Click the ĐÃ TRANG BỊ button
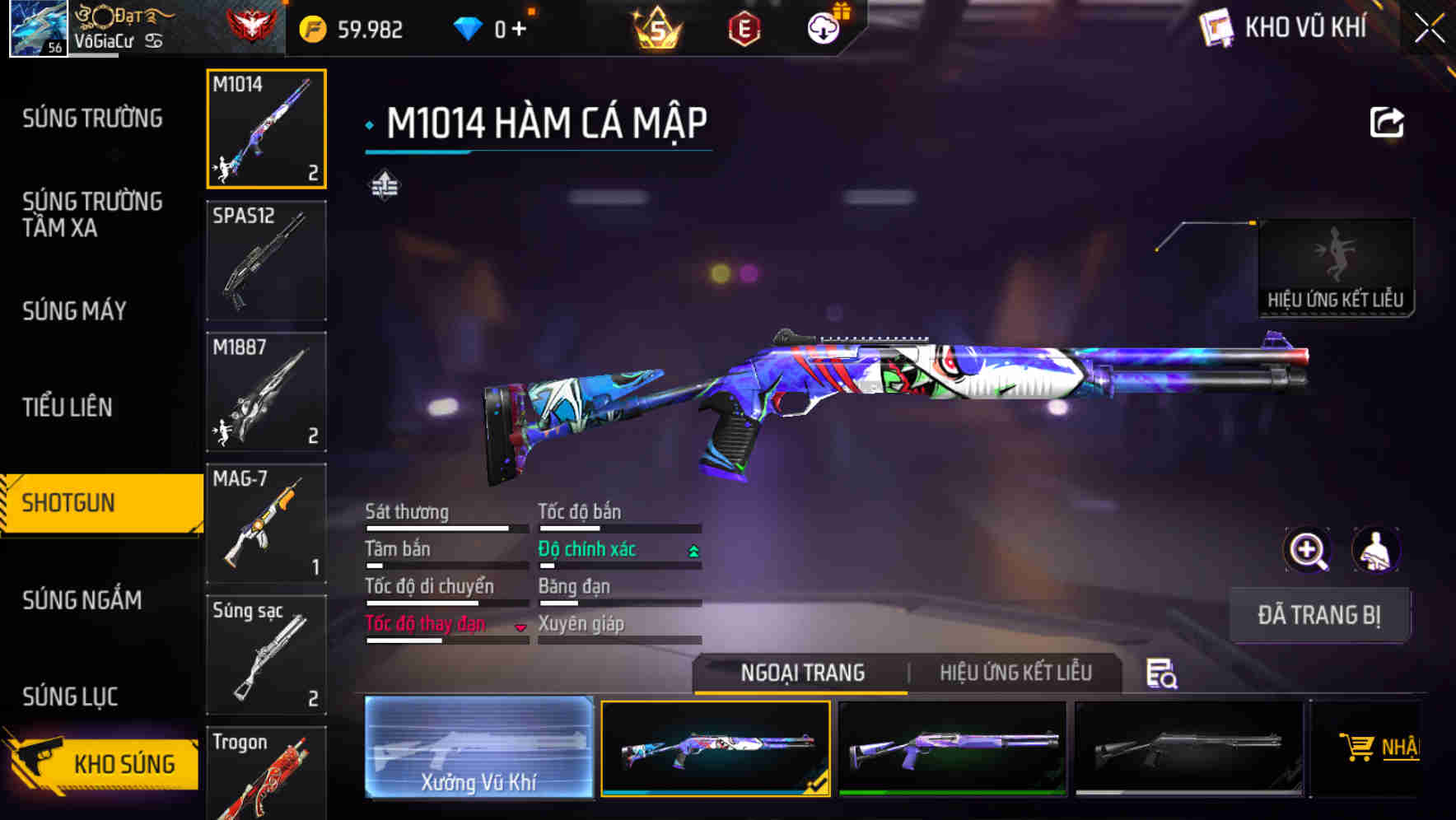 pos(1319,615)
